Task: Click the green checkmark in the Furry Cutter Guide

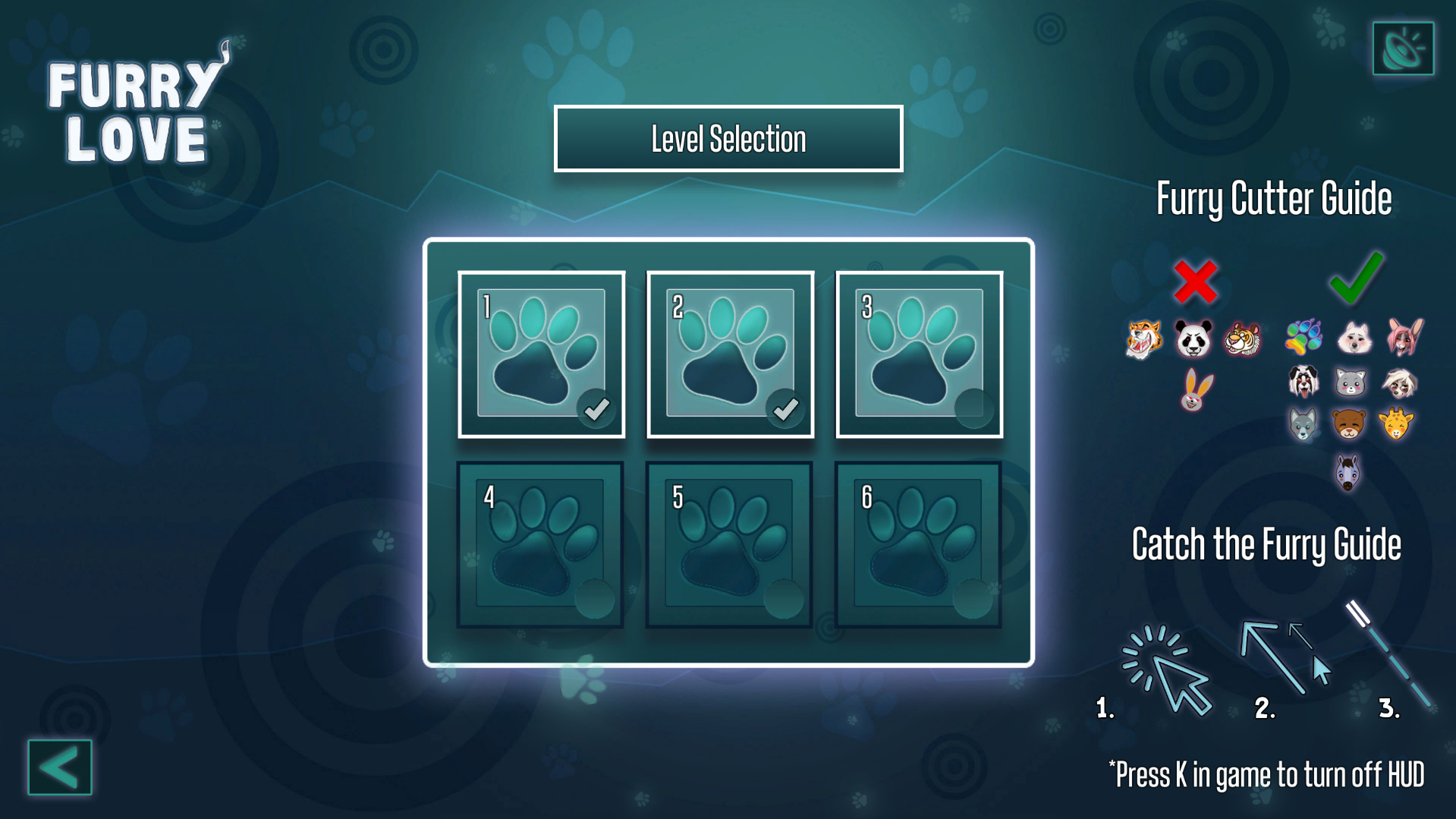Action: pyautogui.click(x=1355, y=279)
